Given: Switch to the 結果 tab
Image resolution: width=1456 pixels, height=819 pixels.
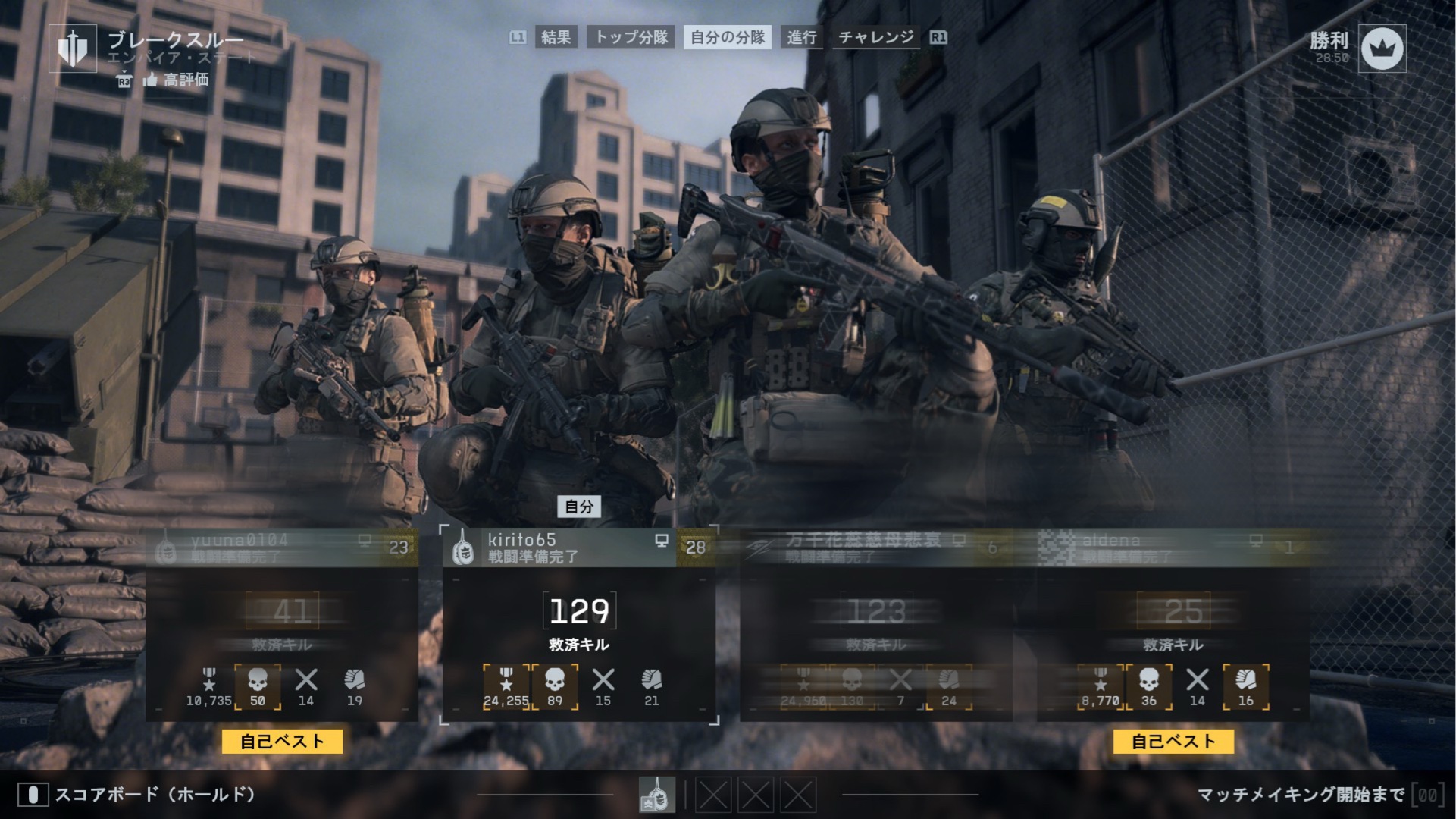Looking at the screenshot, I should click(x=556, y=37).
